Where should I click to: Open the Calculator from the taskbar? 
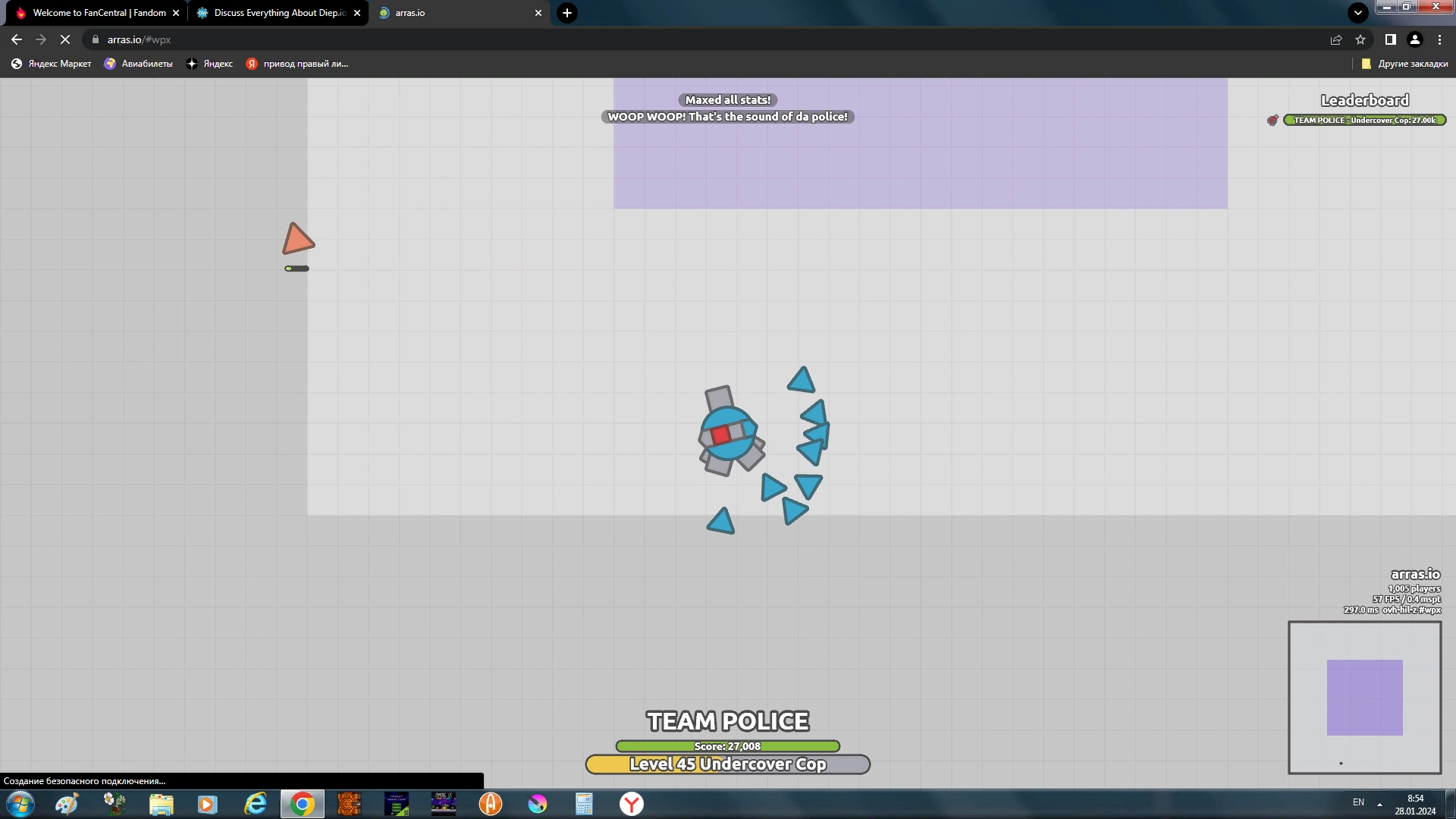coord(583,804)
